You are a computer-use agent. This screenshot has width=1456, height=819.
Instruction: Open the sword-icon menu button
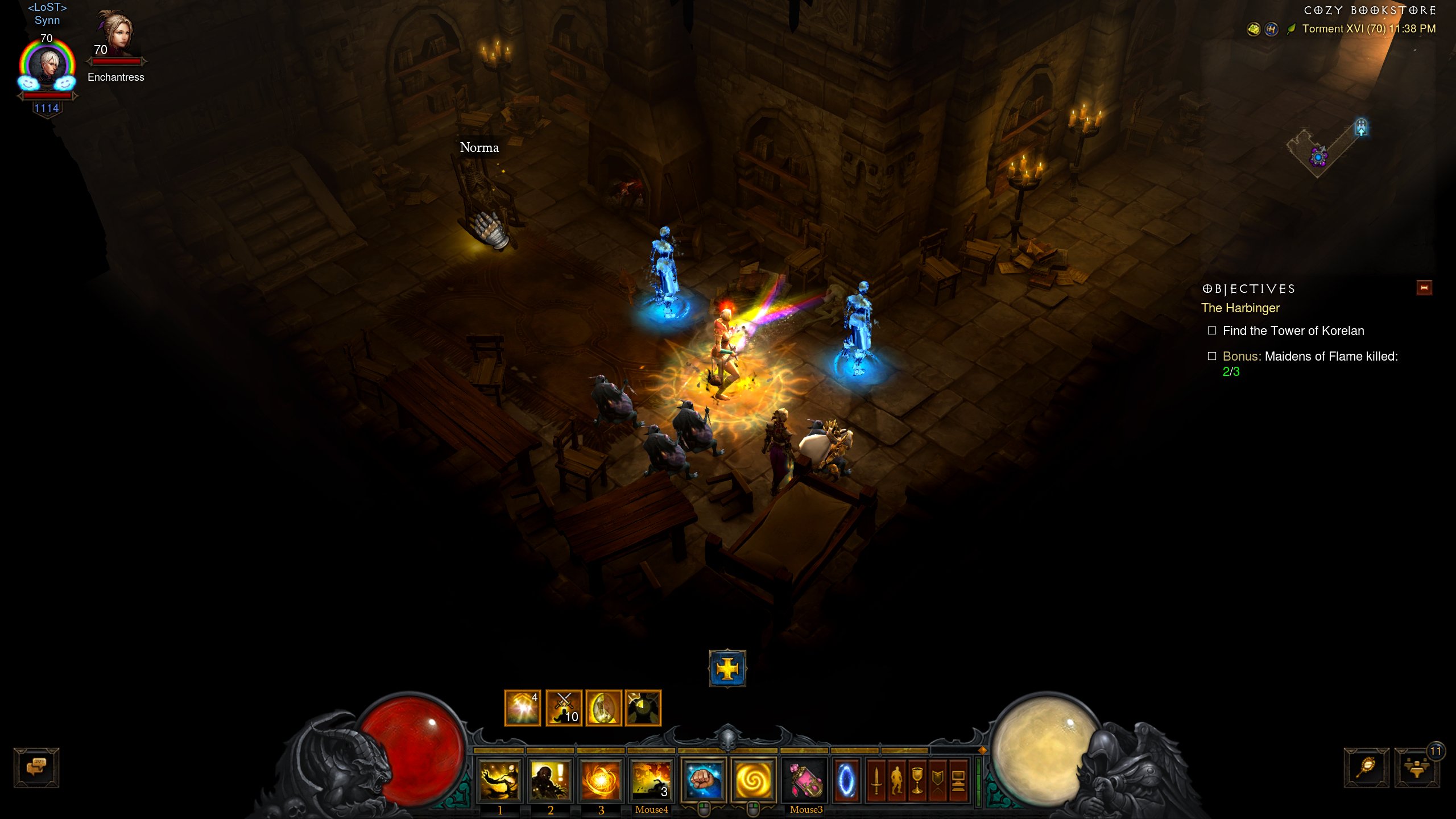876,780
